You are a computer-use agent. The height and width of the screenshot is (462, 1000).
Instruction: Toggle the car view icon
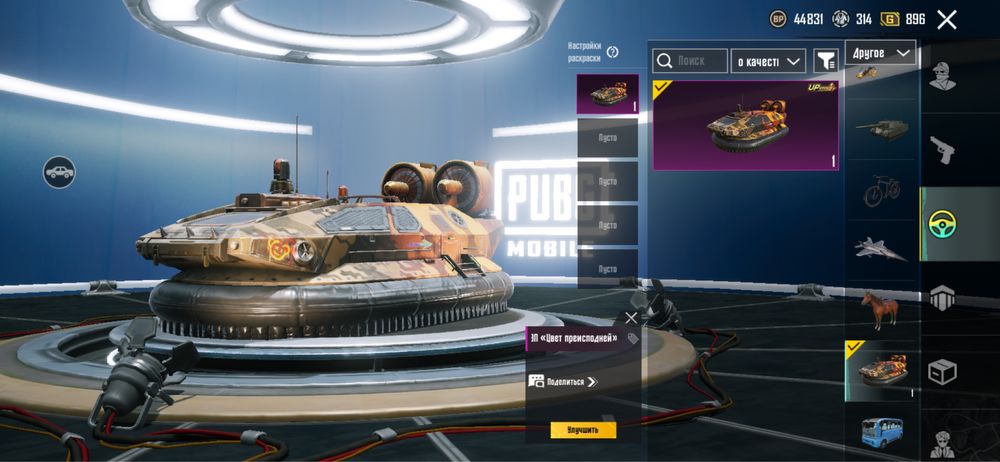coord(59,172)
